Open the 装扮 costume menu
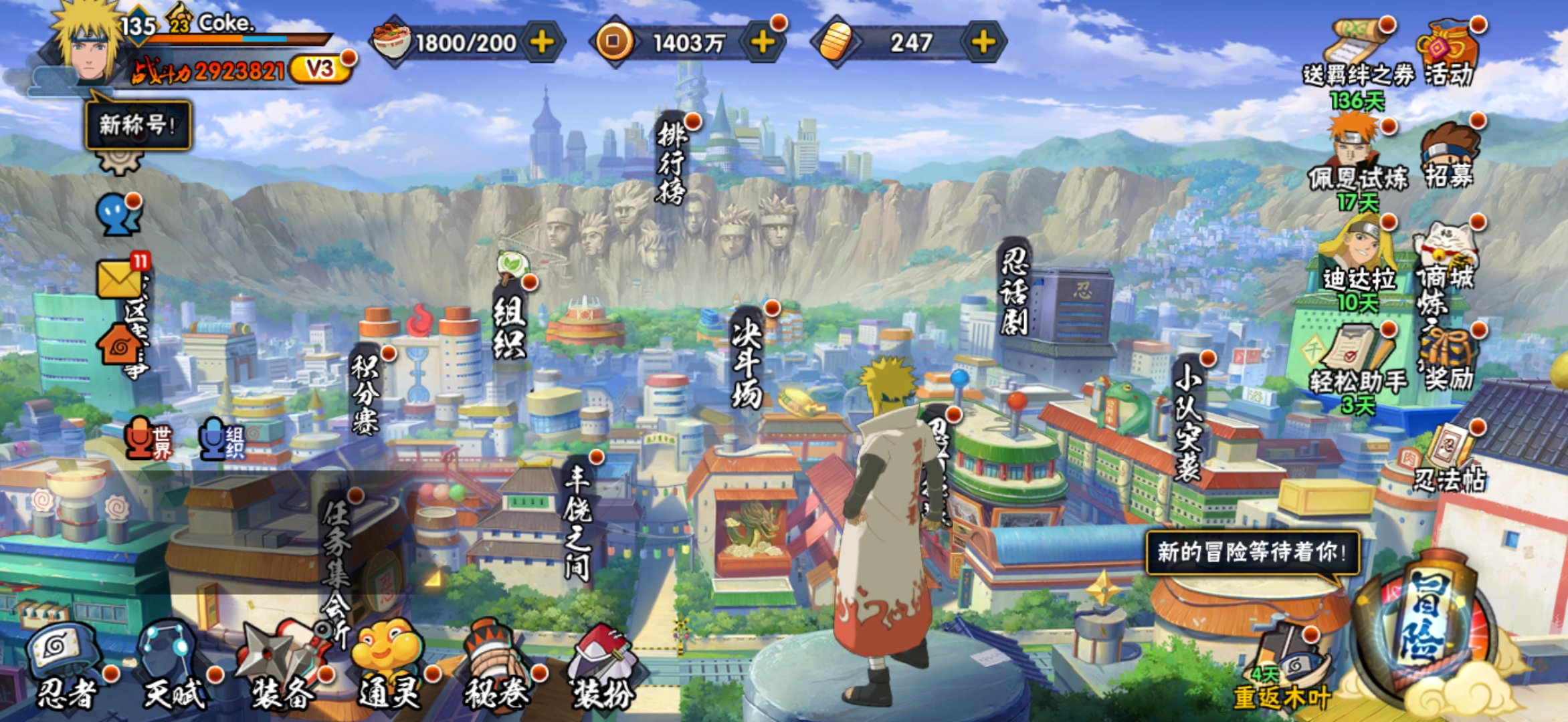The width and height of the screenshot is (1568, 722). click(602, 669)
